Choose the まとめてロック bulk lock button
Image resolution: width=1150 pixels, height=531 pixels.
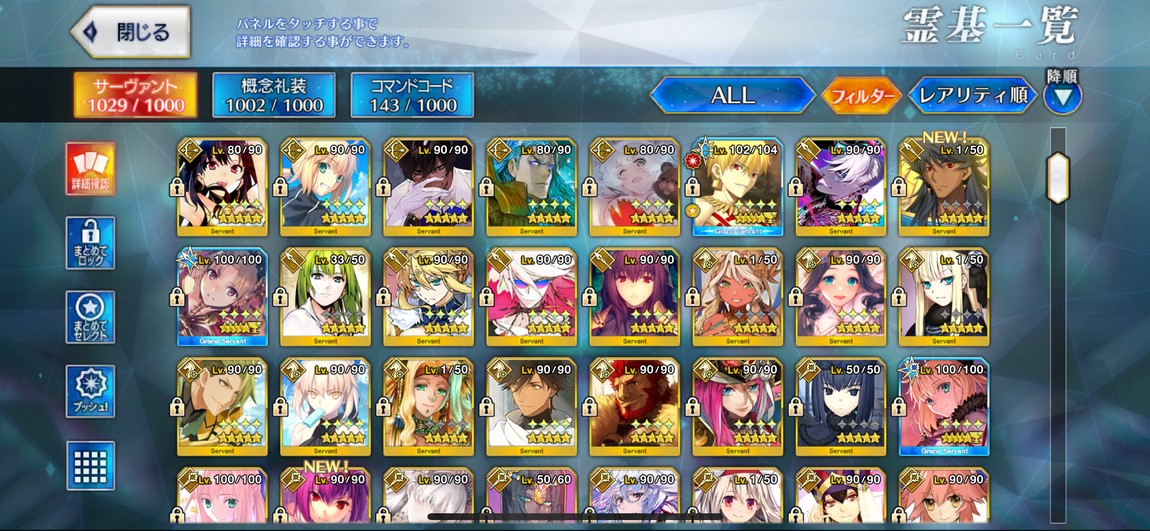tap(90, 243)
